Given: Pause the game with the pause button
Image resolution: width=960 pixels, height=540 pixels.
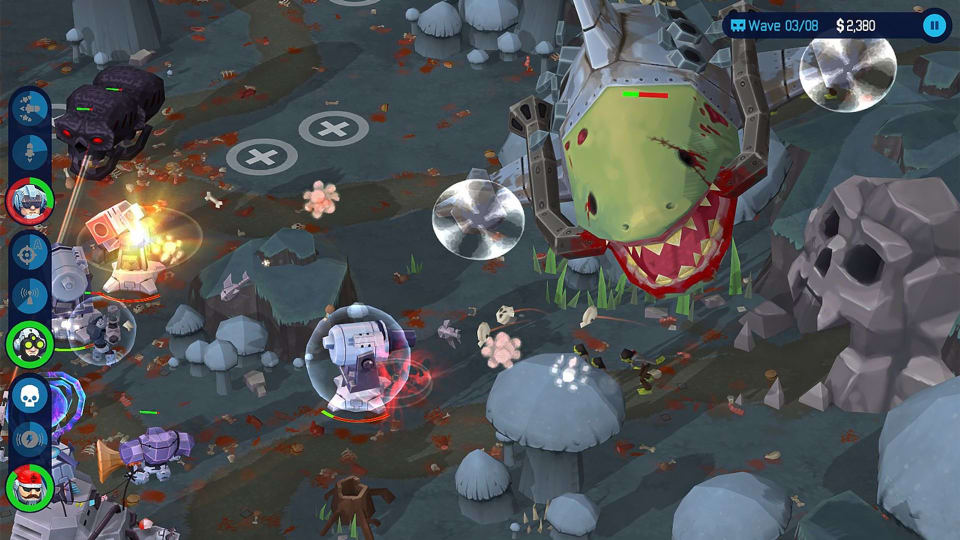Looking at the screenshot, I should point(934,25).
